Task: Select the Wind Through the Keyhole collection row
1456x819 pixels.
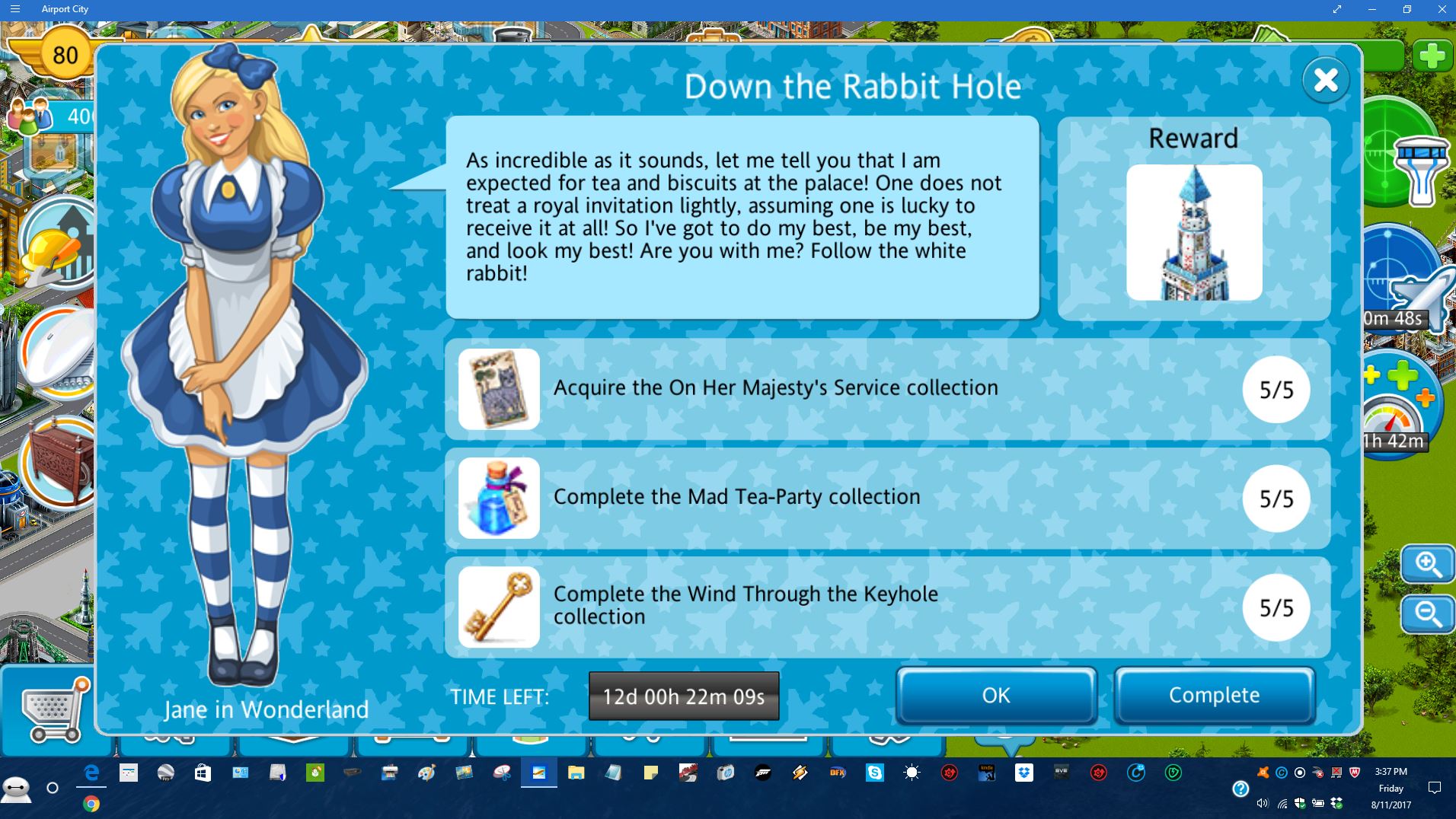Action: (887, 607)
